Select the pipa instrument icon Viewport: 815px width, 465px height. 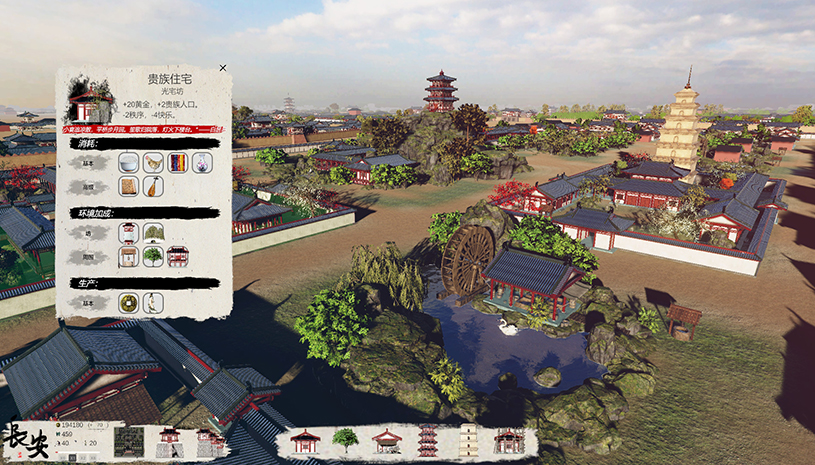pos(153,186)
